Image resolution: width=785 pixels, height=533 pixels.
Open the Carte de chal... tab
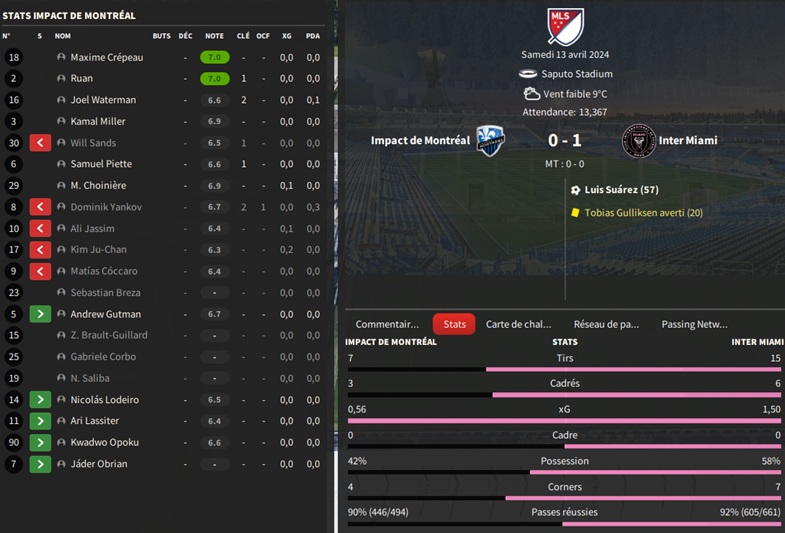point(518,324)
